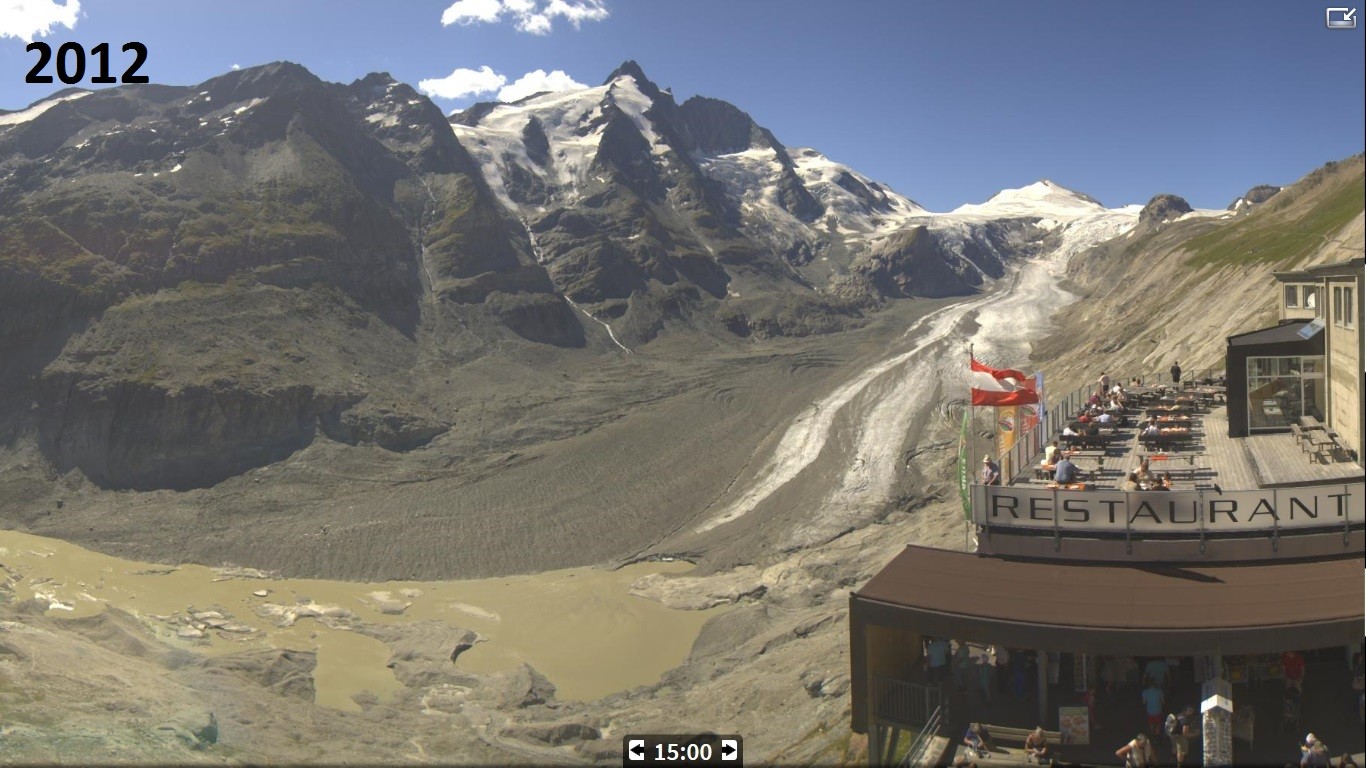
Task: Advance to the next time with right arrow
Action: pos(729,751)
